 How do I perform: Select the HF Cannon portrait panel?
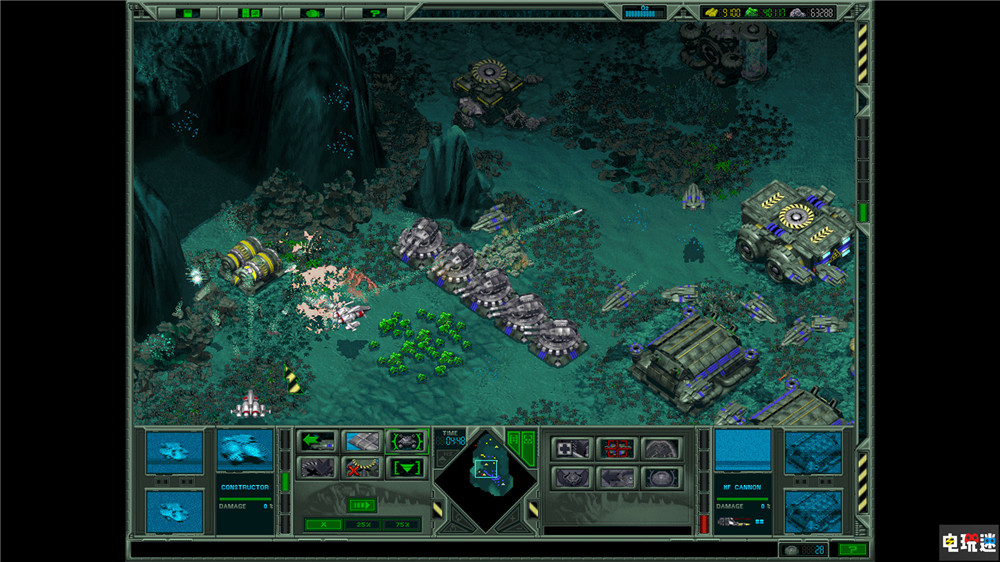[x=743, y=450]
